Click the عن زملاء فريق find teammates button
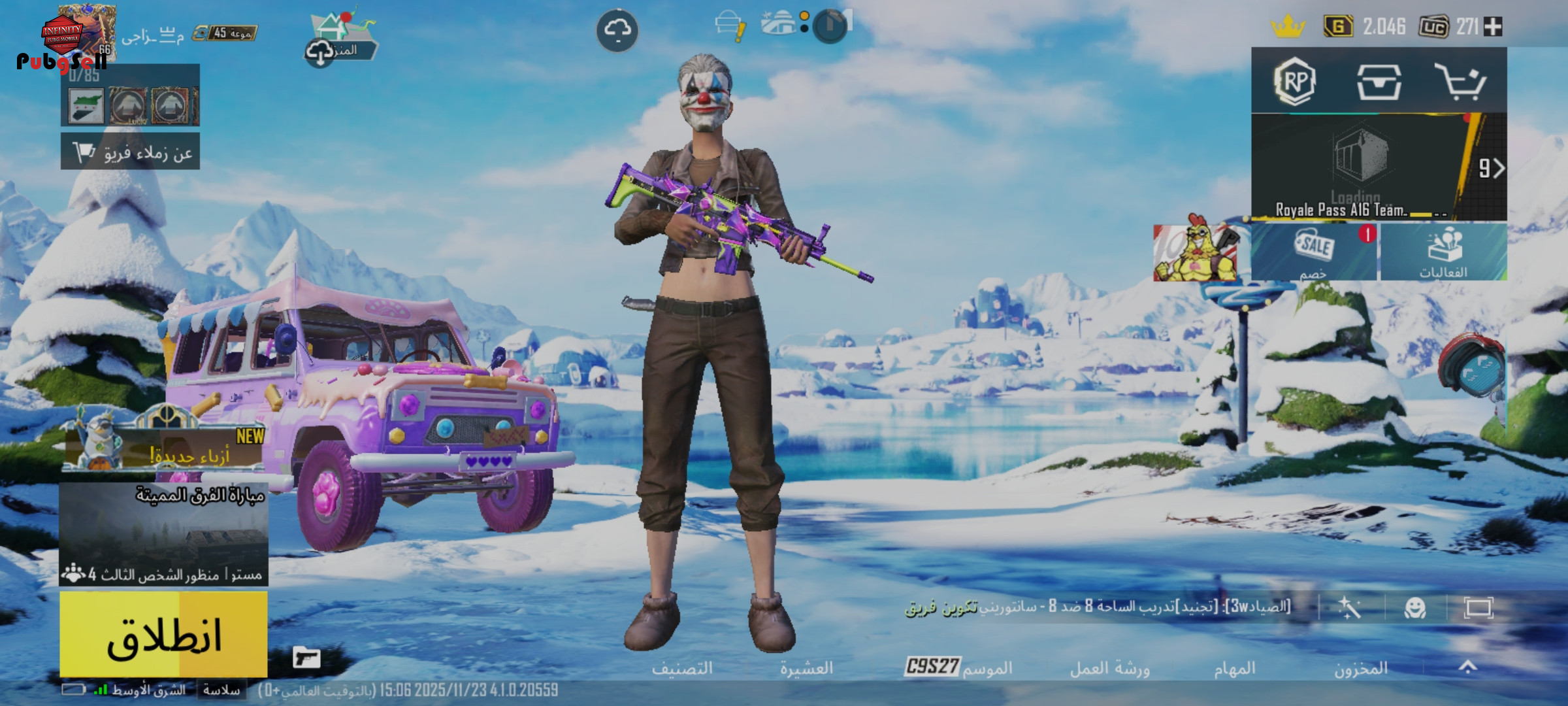The width and height of the screenshot is (1568, 706). click(x=131, y=152)
